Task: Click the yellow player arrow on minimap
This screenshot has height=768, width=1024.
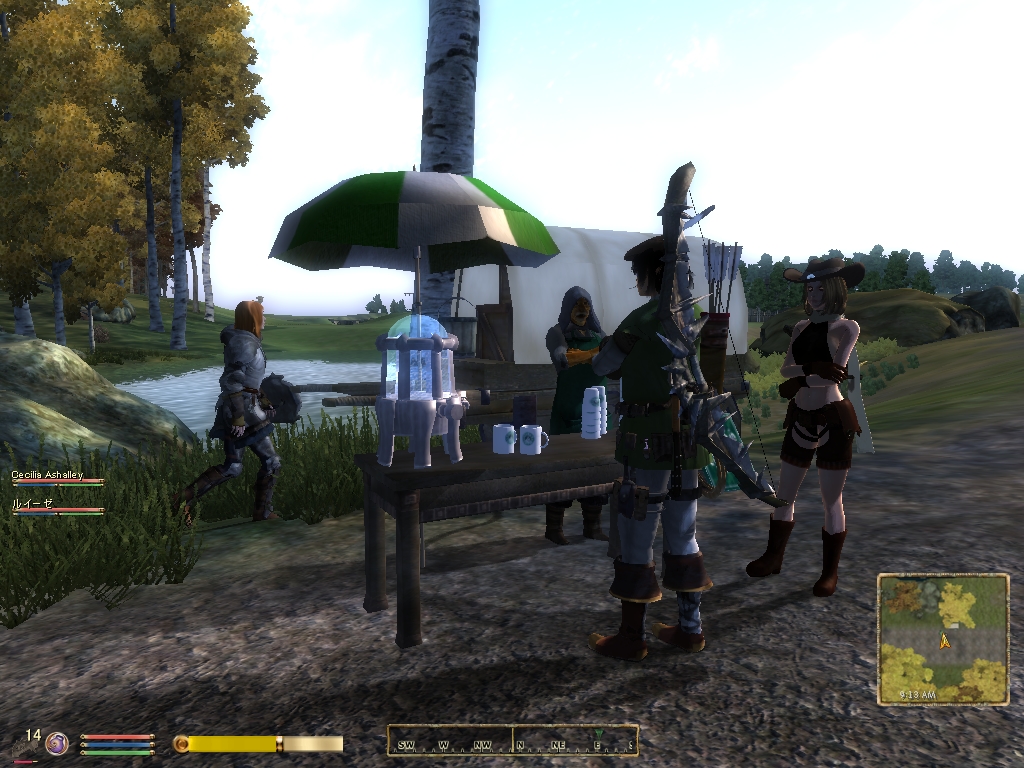Action: pos(944,642)
